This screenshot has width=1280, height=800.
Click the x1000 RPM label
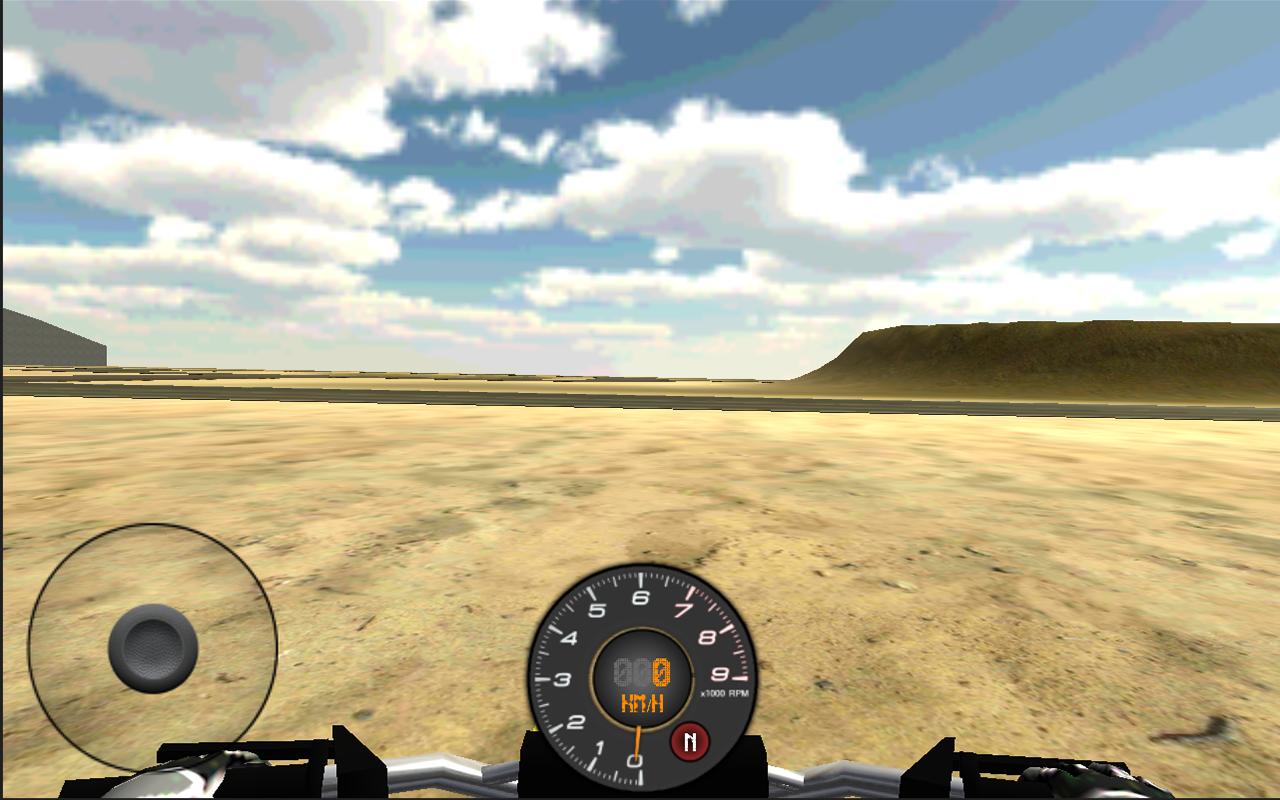coord(724,692)
